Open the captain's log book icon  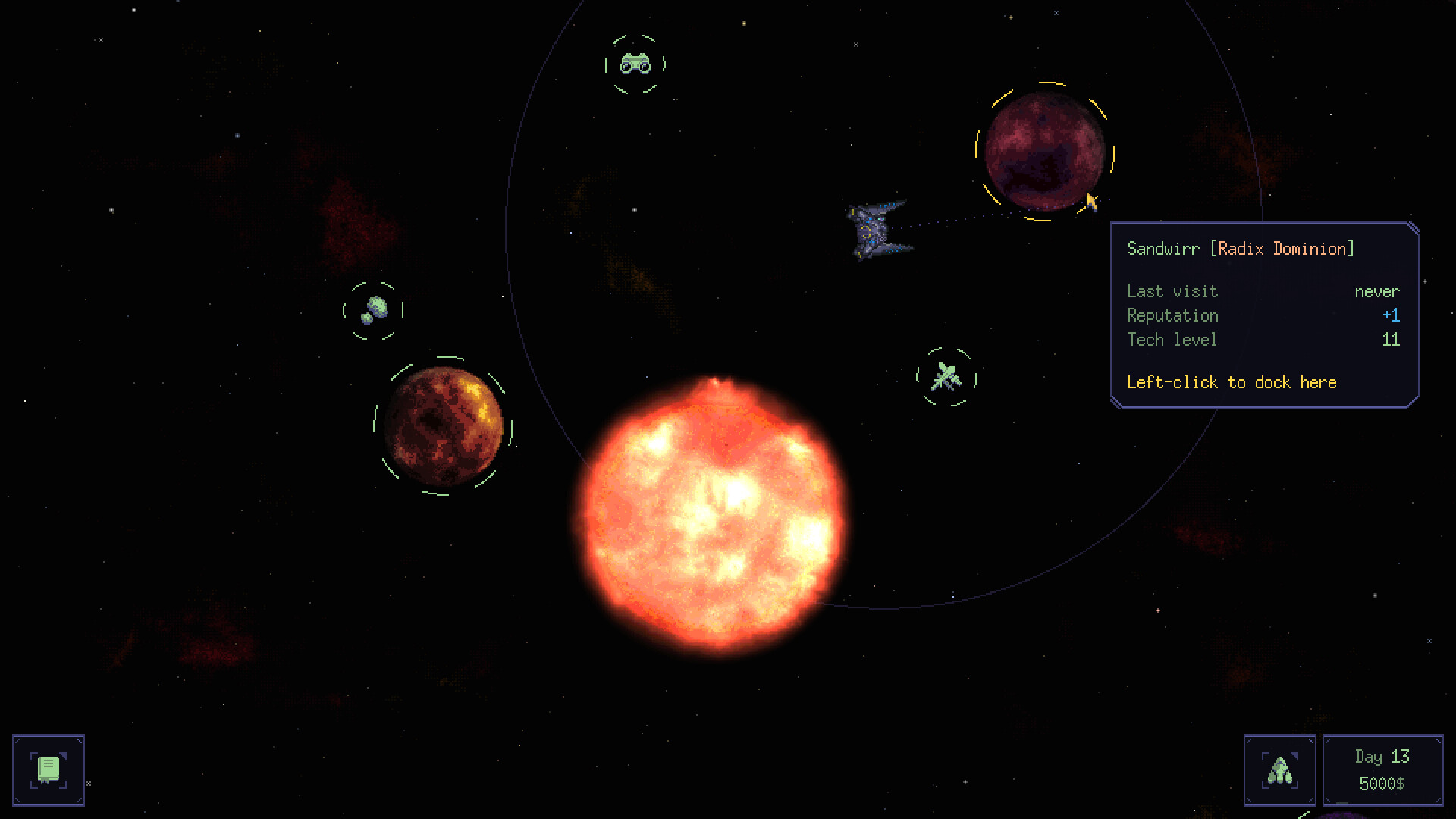point(49,770)
